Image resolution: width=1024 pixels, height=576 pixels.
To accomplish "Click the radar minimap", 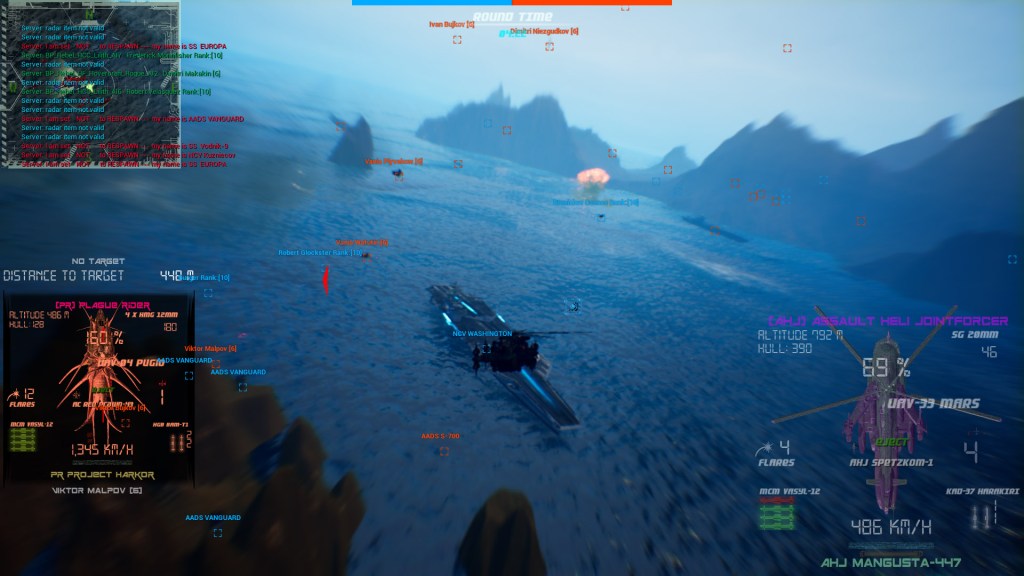I will point(91,85).
